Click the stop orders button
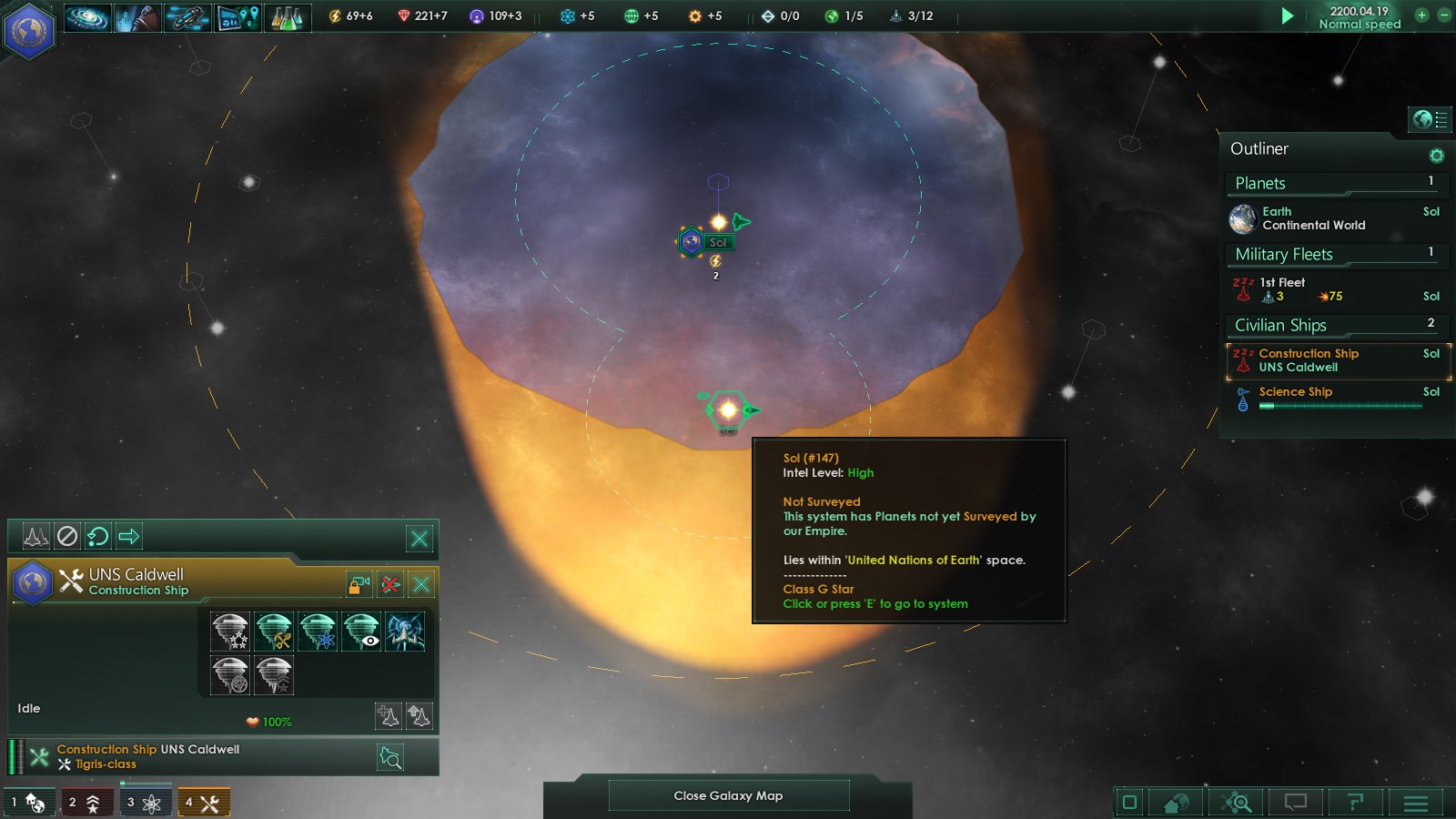The image size is (1456, 819). pos(67,537)
